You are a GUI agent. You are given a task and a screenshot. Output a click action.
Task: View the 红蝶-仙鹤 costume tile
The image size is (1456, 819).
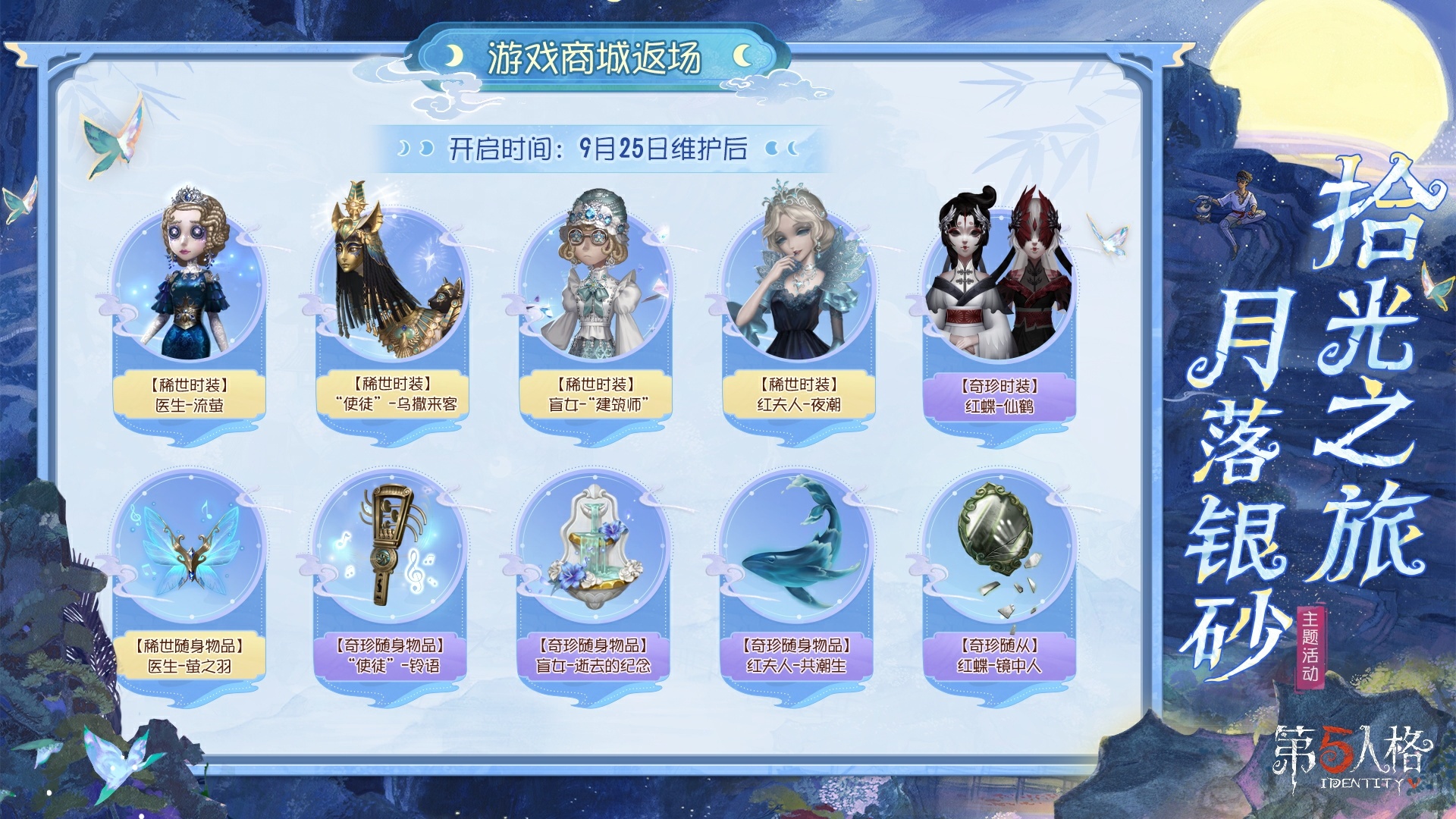[x=999, y=303]
